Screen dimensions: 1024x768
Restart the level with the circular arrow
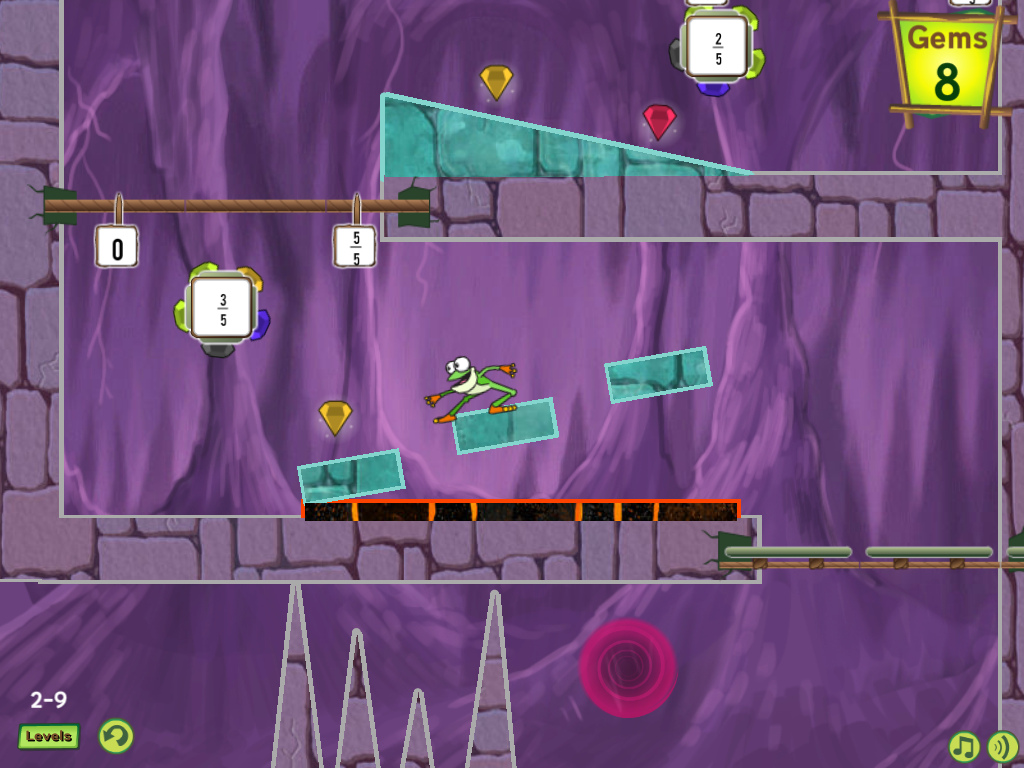tap(116, 737)
